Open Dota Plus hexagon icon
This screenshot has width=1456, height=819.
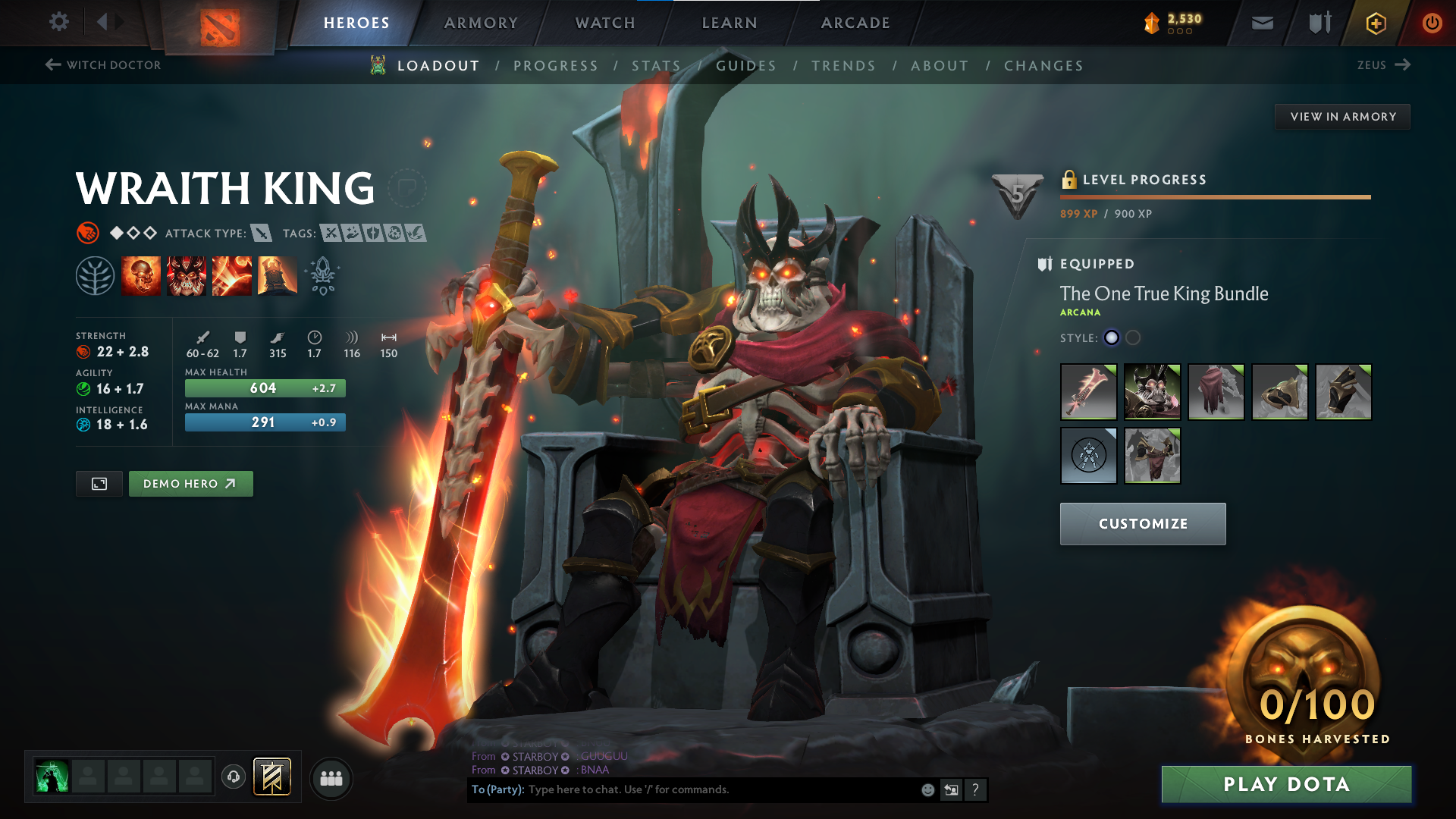click(x=1375, y=22)
